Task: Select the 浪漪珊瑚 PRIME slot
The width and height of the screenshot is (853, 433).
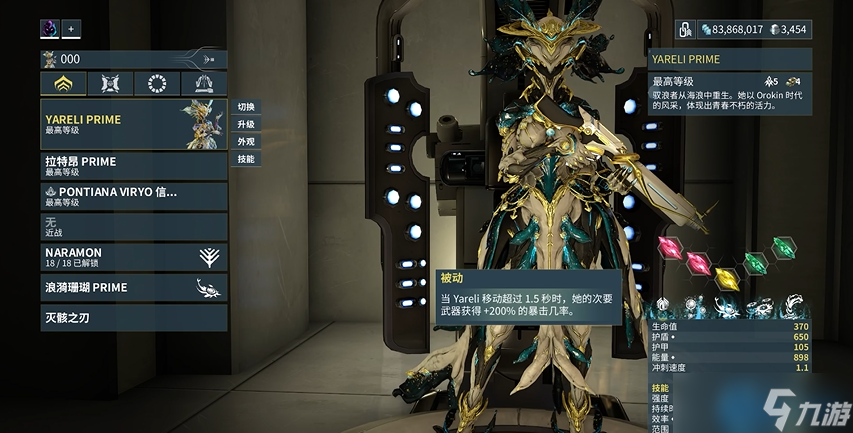Action: [133, 288]
